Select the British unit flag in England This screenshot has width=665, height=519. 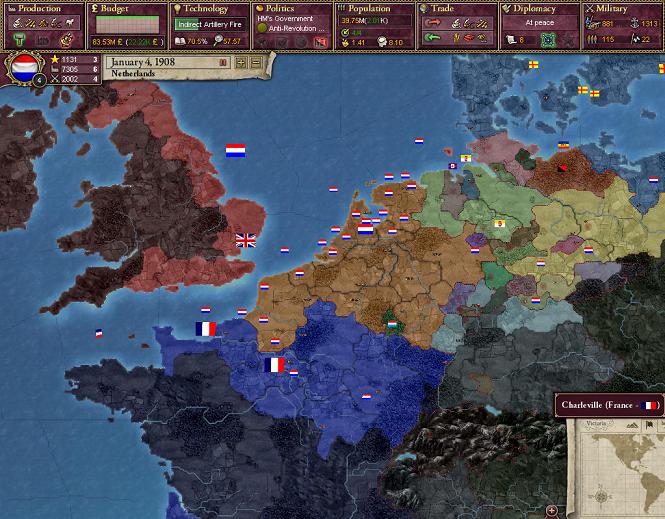click(245, 240)
